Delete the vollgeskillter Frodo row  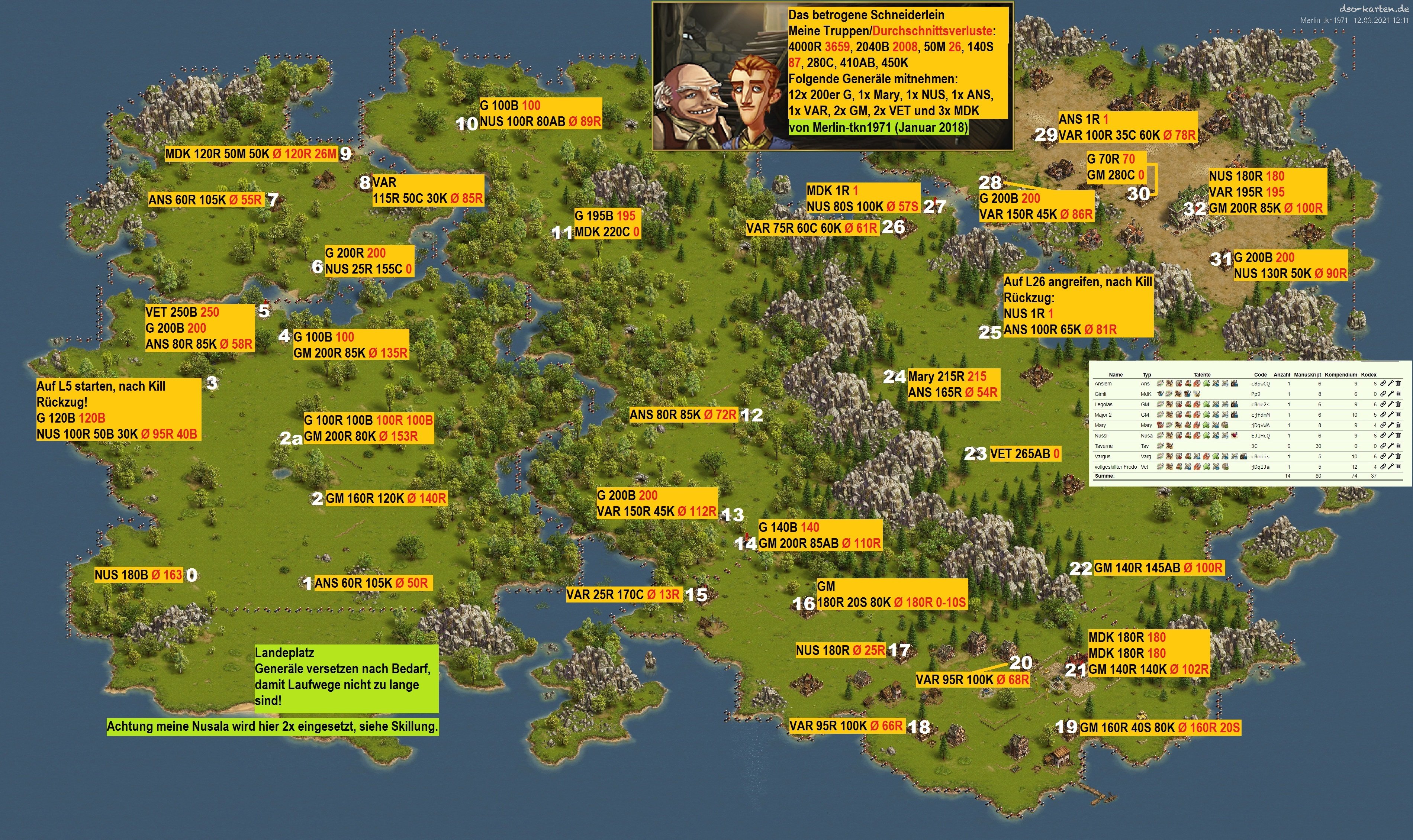1398,467
